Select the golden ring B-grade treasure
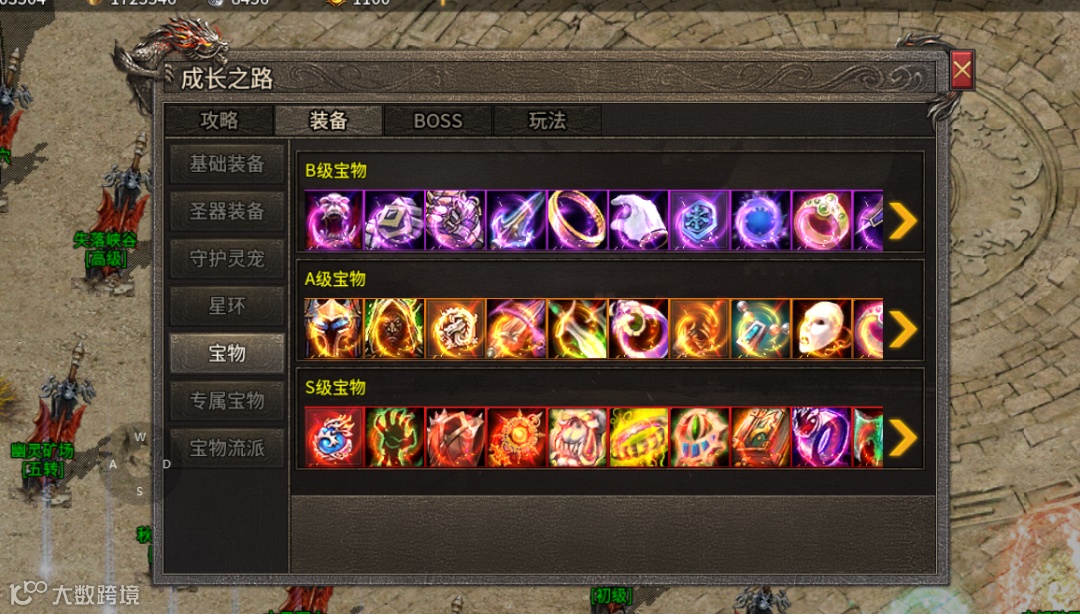Viewport: 1080px width, 614px height. click(x=577, y=220)
